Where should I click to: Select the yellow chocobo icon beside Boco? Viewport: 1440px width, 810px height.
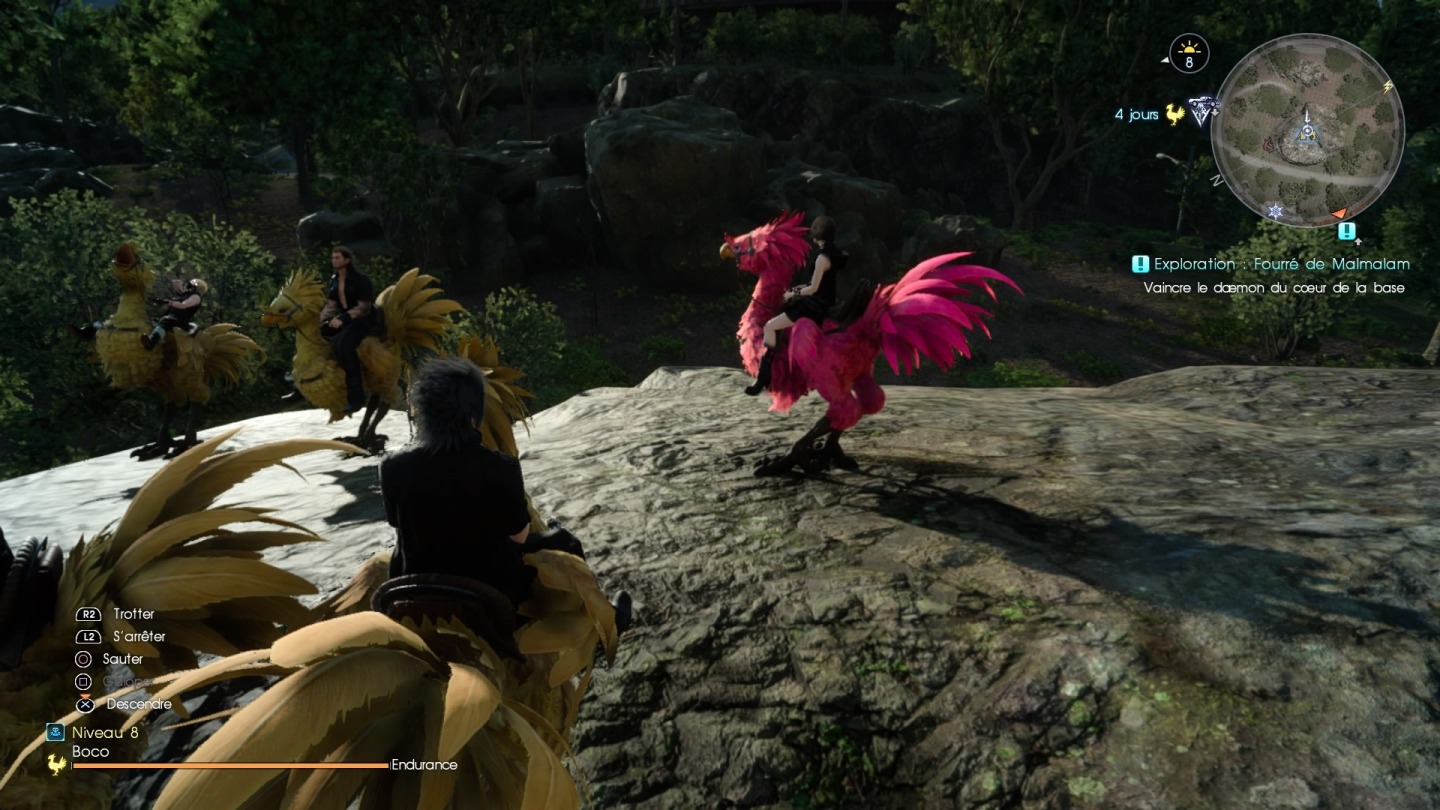(56, 764)
